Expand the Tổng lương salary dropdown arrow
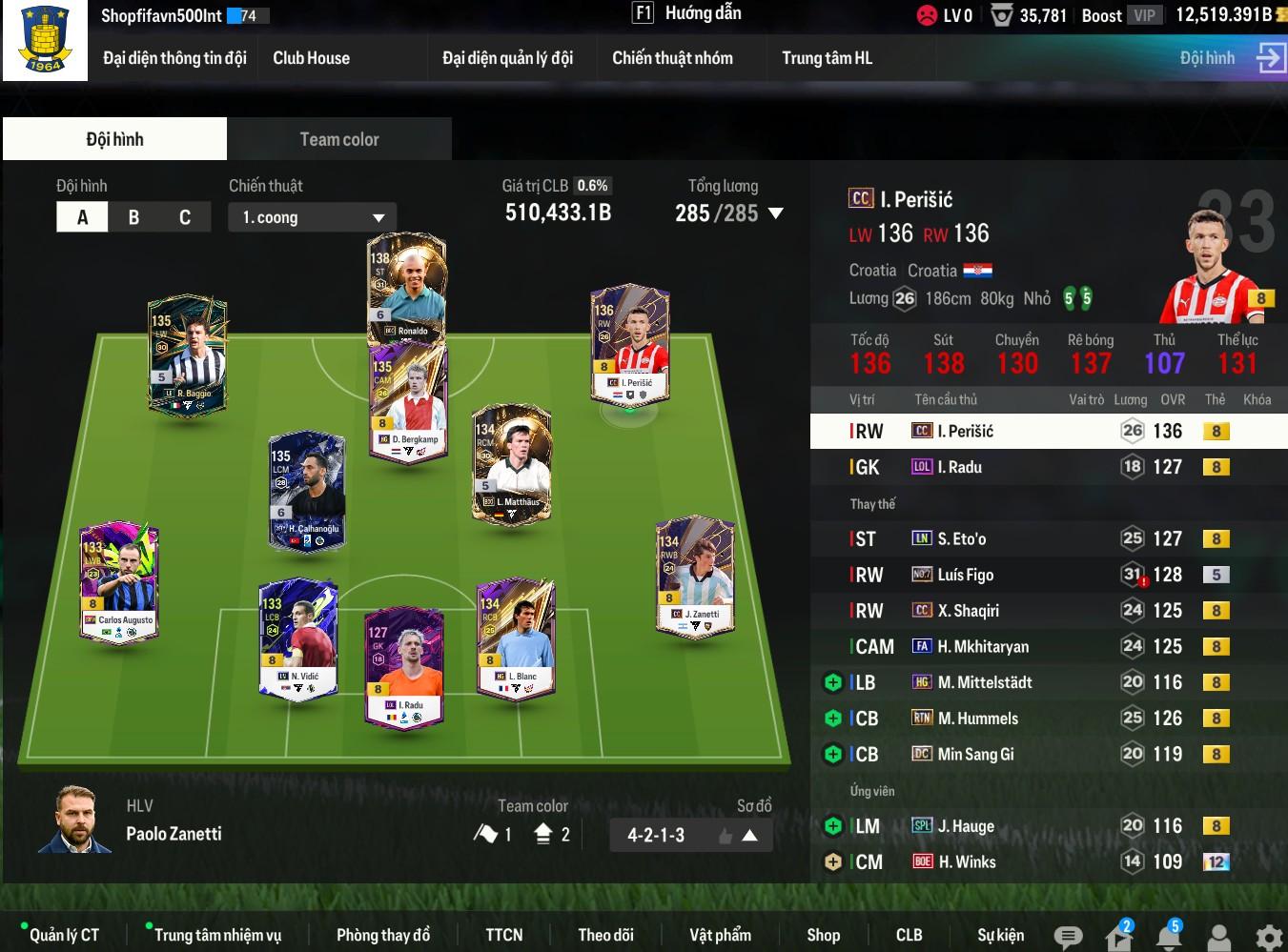1288x952 pixels. click(x=776, y=213)
